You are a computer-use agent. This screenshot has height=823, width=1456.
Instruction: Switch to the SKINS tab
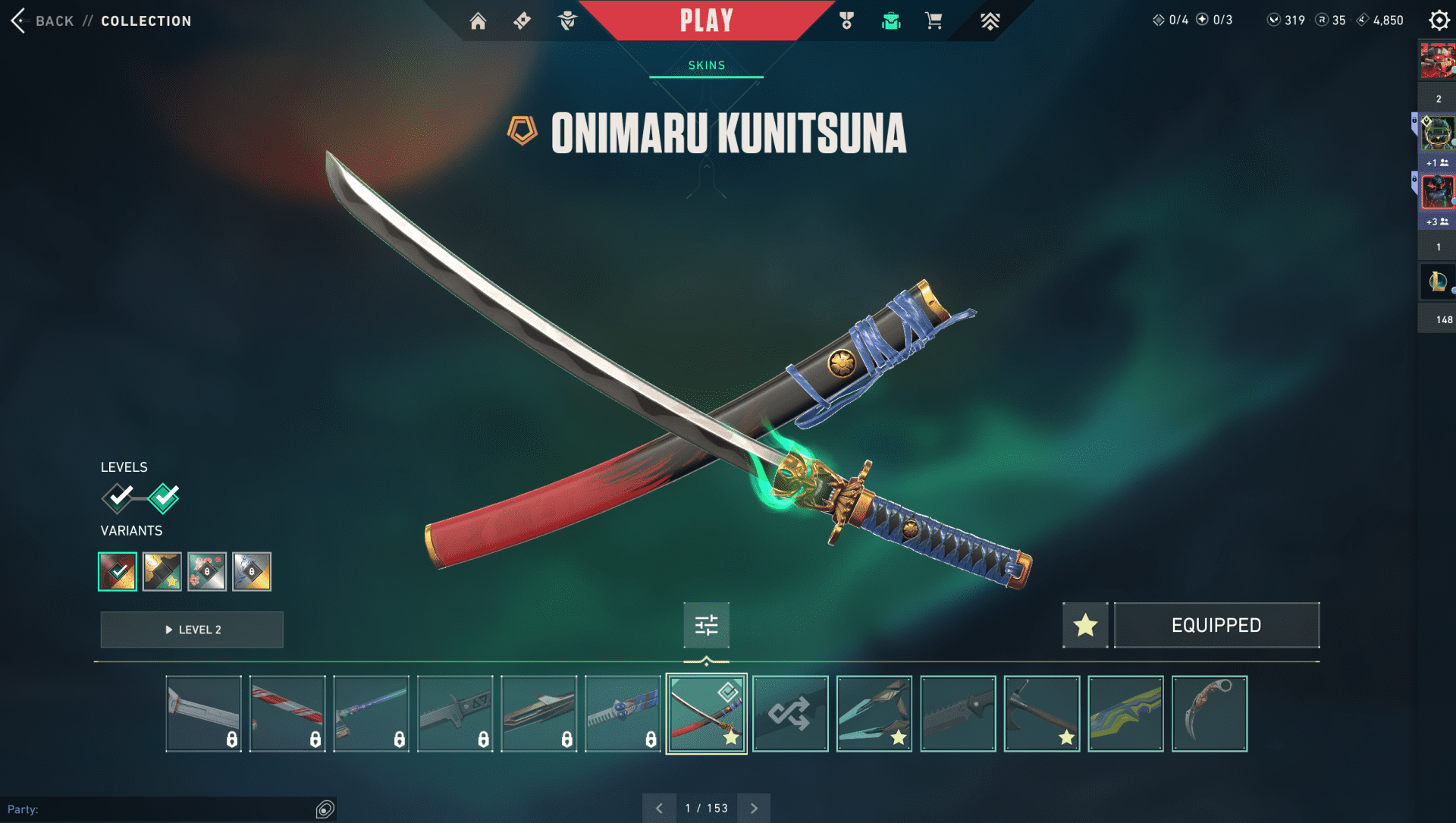(x=706, y=65)
